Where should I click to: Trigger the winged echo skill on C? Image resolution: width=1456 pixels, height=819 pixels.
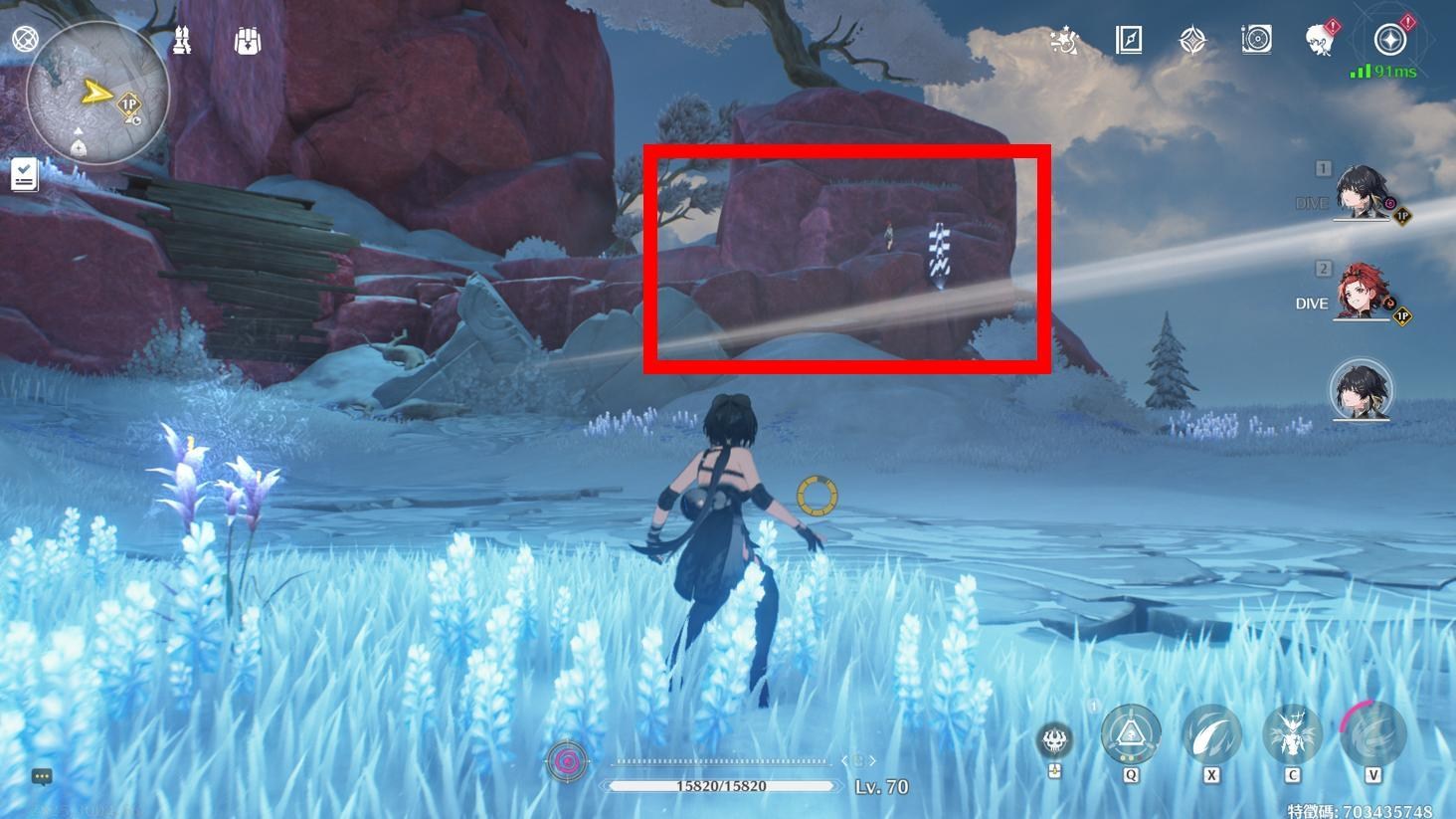click(x=1292, y=736)
